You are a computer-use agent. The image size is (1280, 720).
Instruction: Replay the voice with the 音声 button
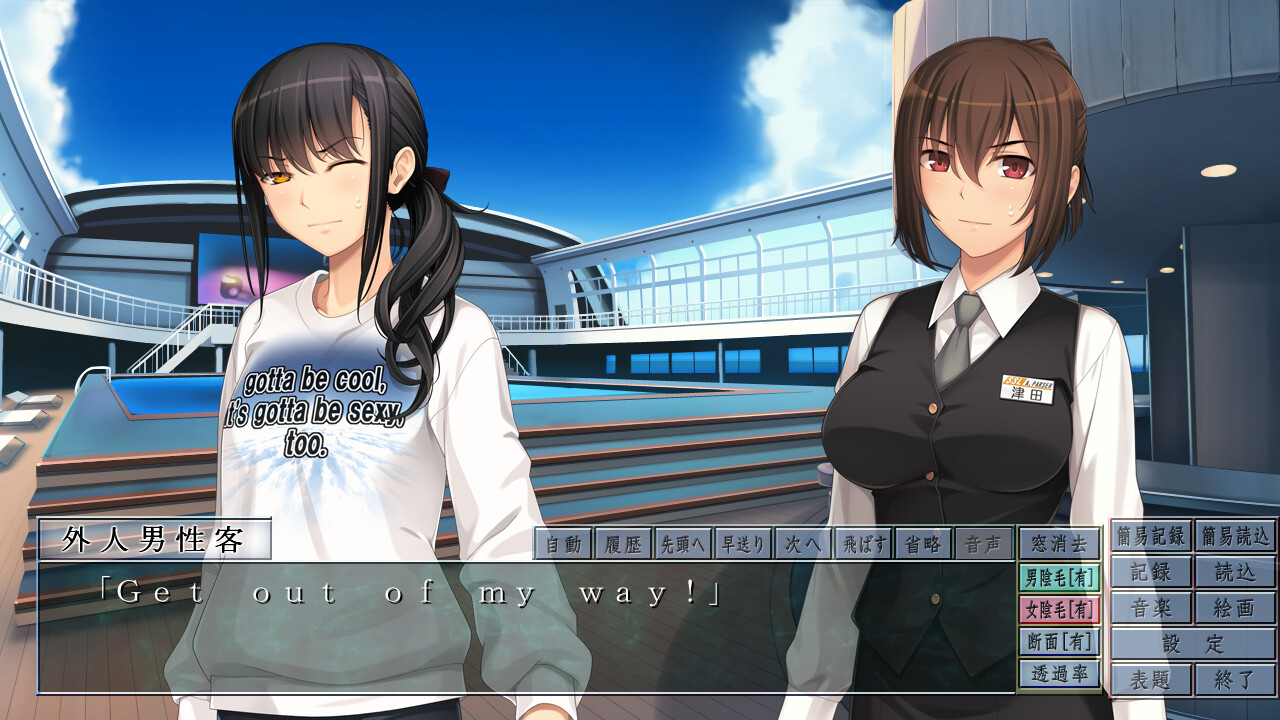point(983,544)
